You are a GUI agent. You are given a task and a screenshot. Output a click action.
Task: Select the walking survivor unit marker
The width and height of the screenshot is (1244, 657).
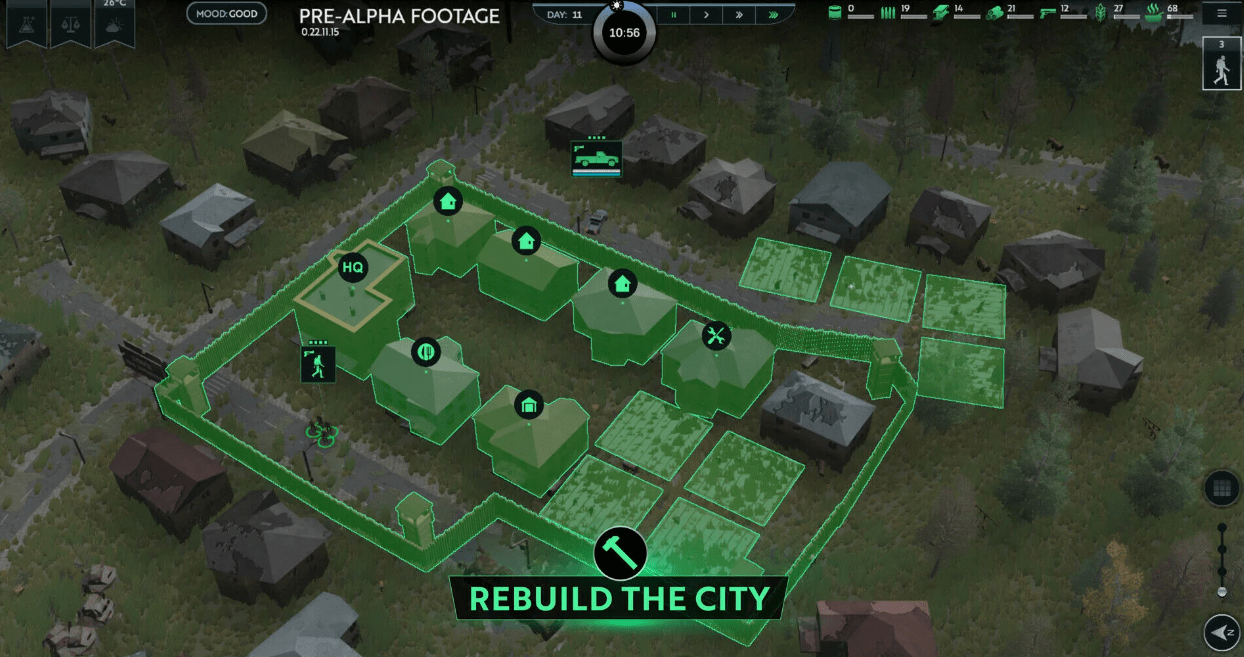click(318, 364)
